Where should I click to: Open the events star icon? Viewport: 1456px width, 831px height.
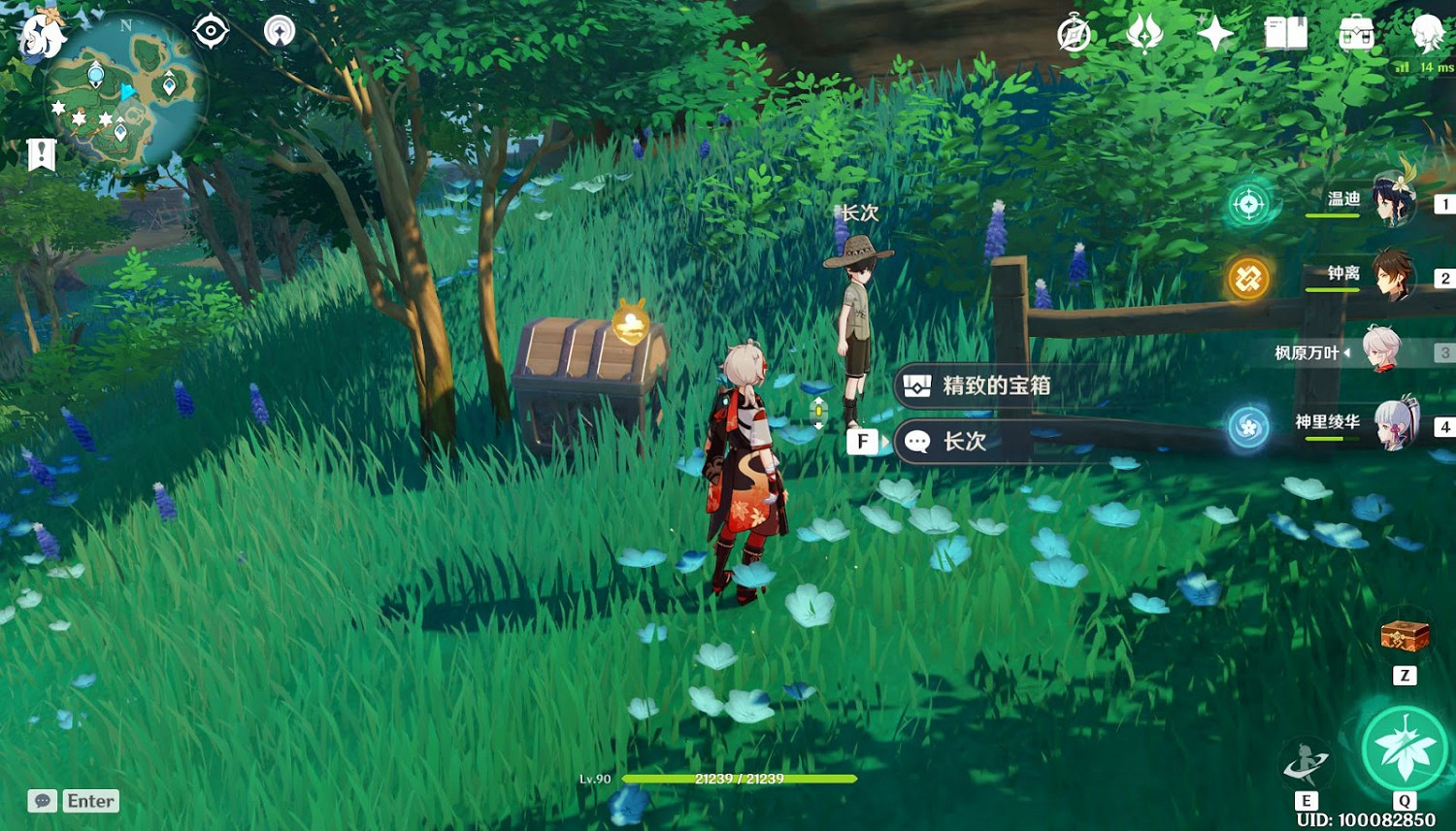[1214, 34]
